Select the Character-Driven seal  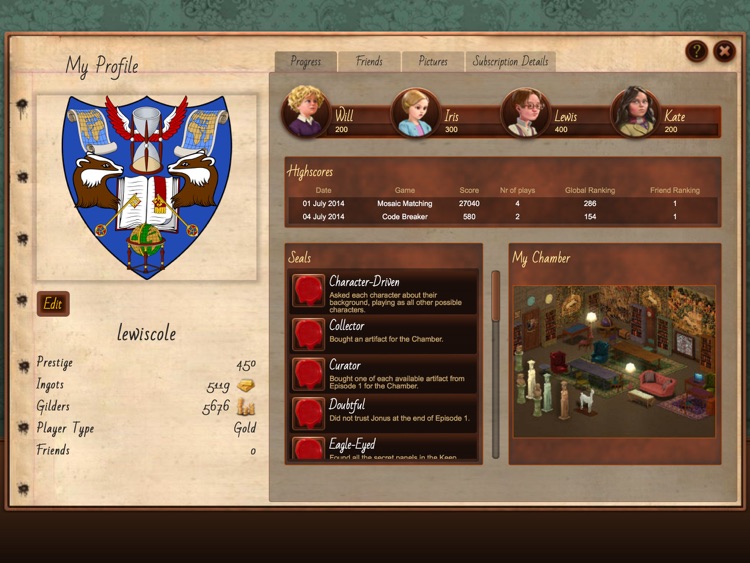click(x=383, y=292)
